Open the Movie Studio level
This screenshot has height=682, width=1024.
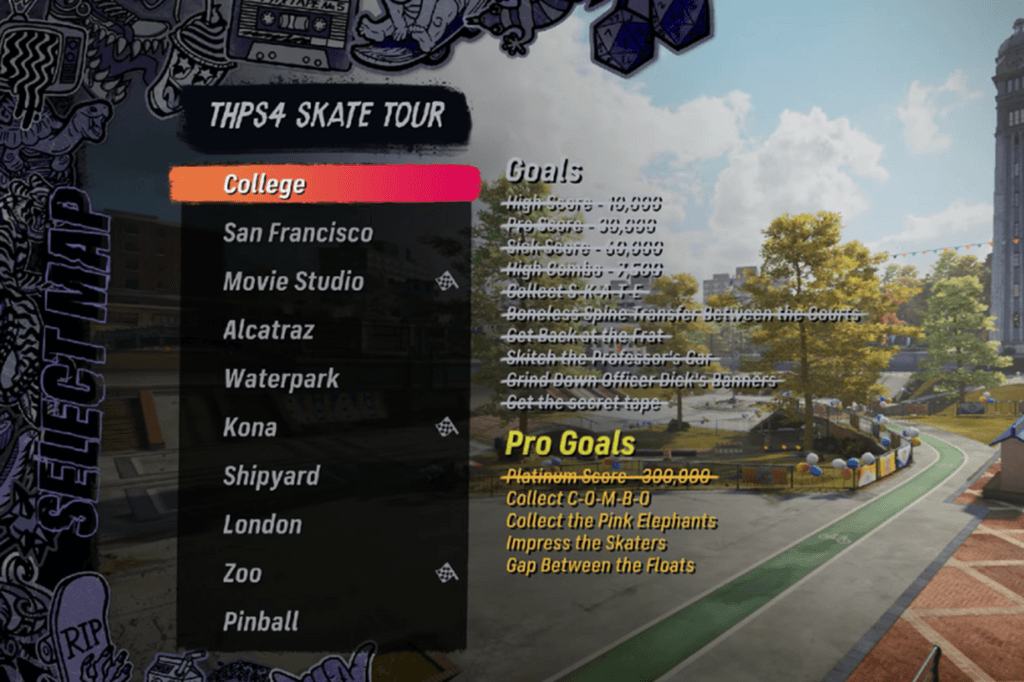click(293, 282)
